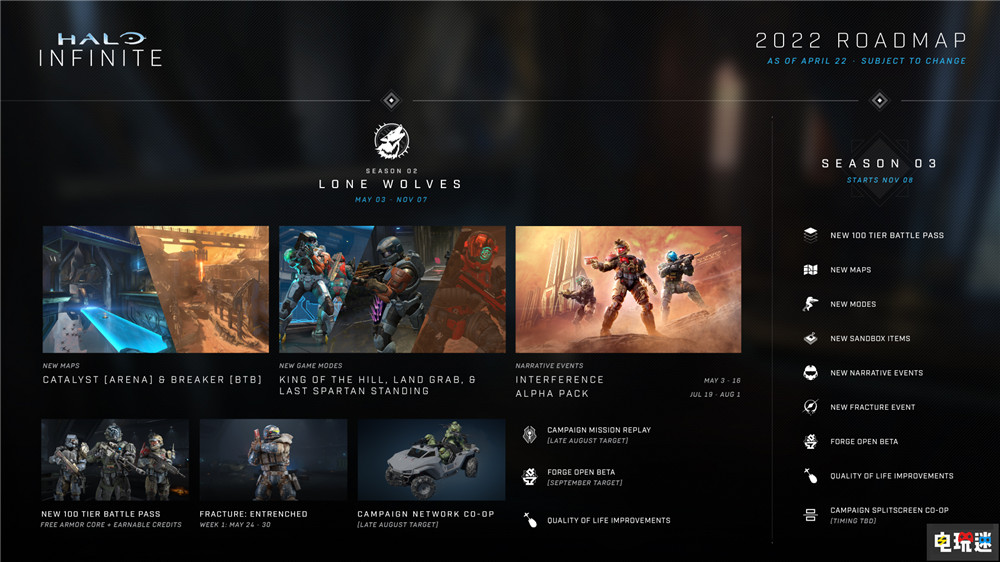Choose the Season 03 New Modes entry
This screenshot has height=562, width=1000.
[x=852, y=304]
